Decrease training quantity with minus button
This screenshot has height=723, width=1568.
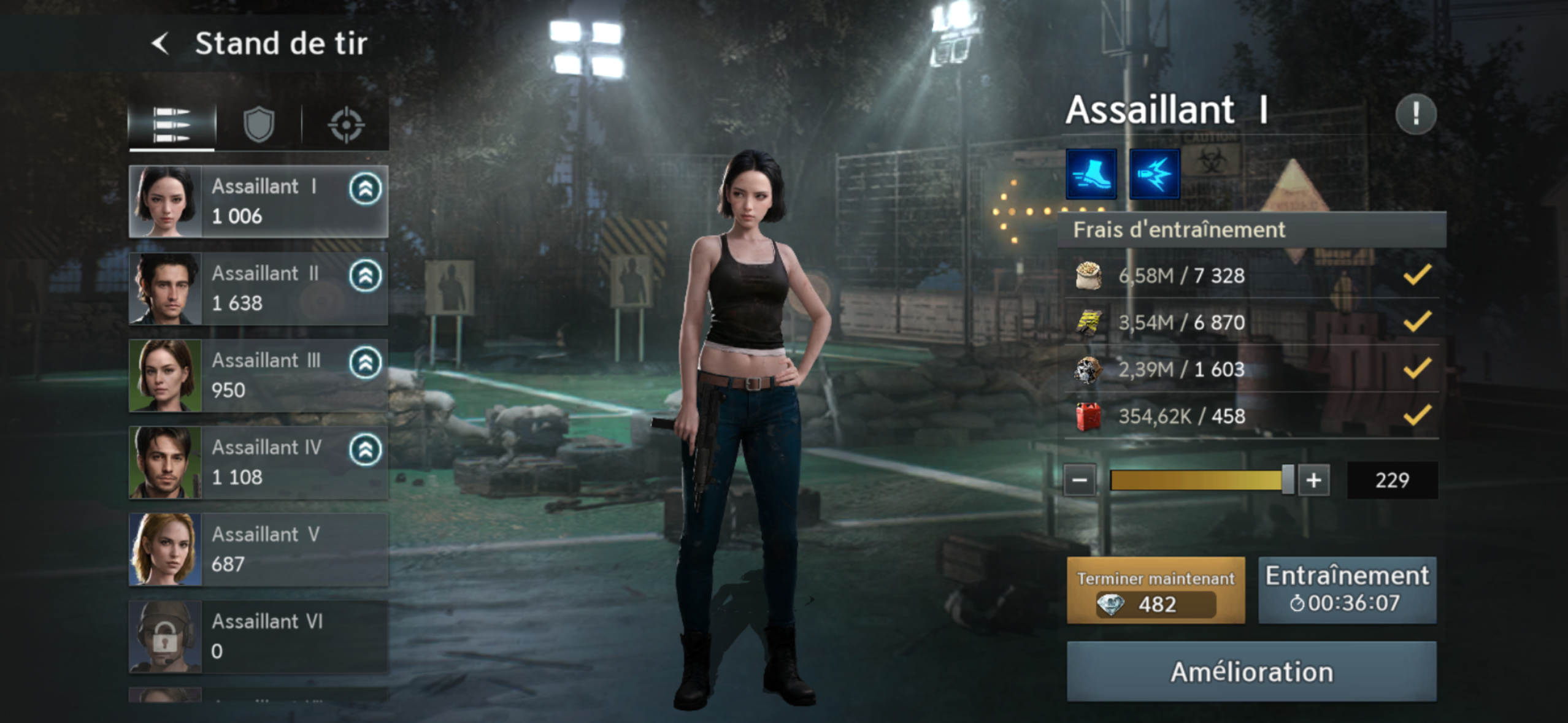pyautogui.click(x=1080, y=480)
